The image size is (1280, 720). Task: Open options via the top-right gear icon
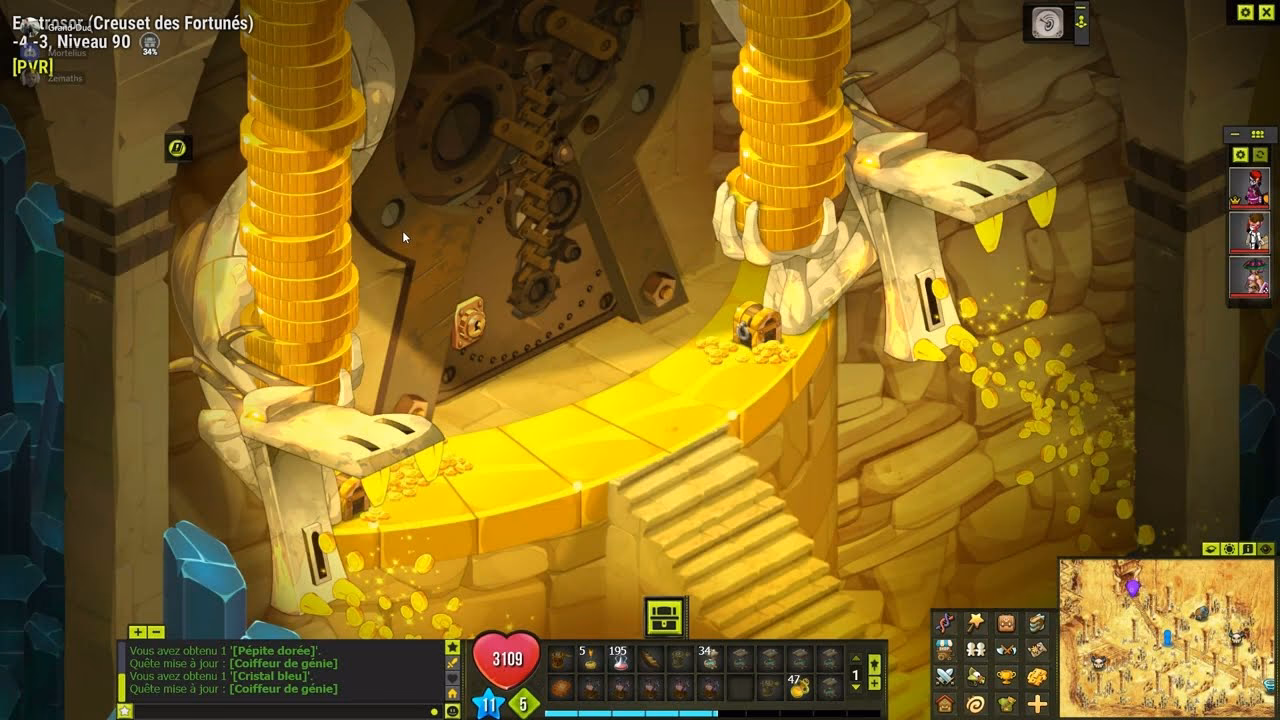[x=1245, y=12]
